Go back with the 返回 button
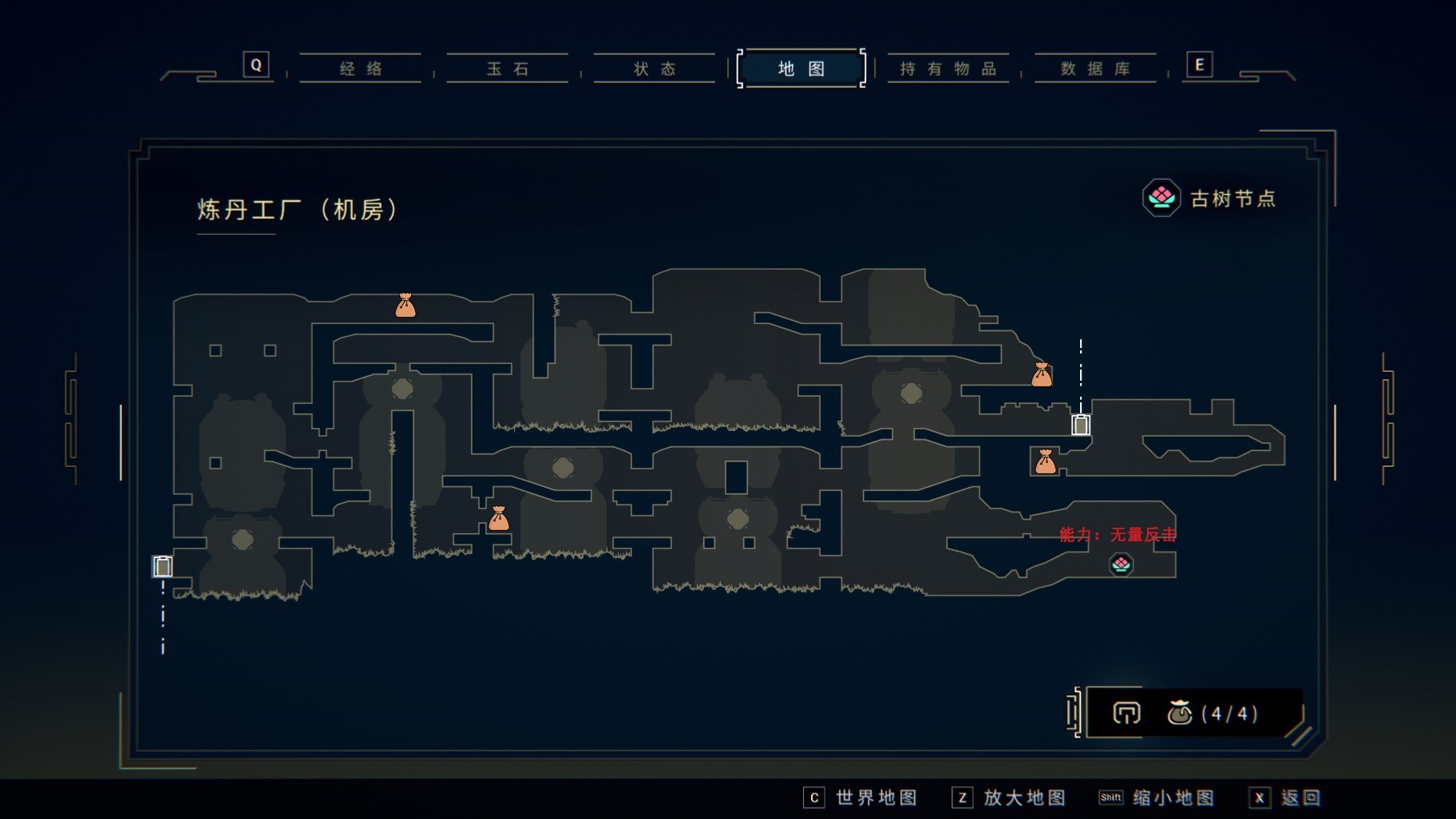Viewport: 1456px width, 819px height. (x=1285, y=797)
